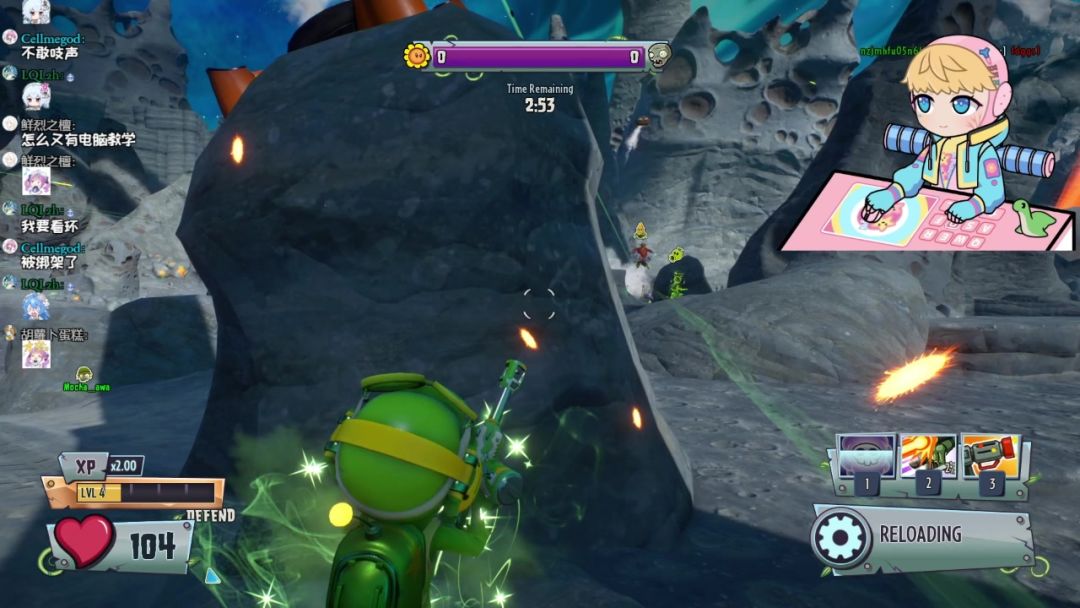
Task: Use the Rocket Jump ability
Action: (x=928, y=457)
